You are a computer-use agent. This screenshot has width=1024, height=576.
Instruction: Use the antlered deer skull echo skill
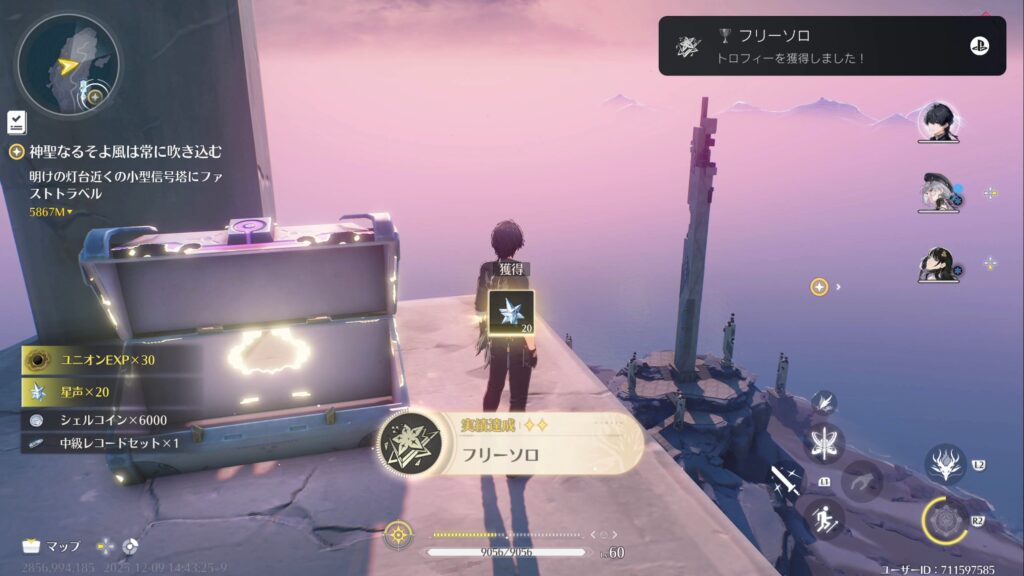(x=945, y=465)
